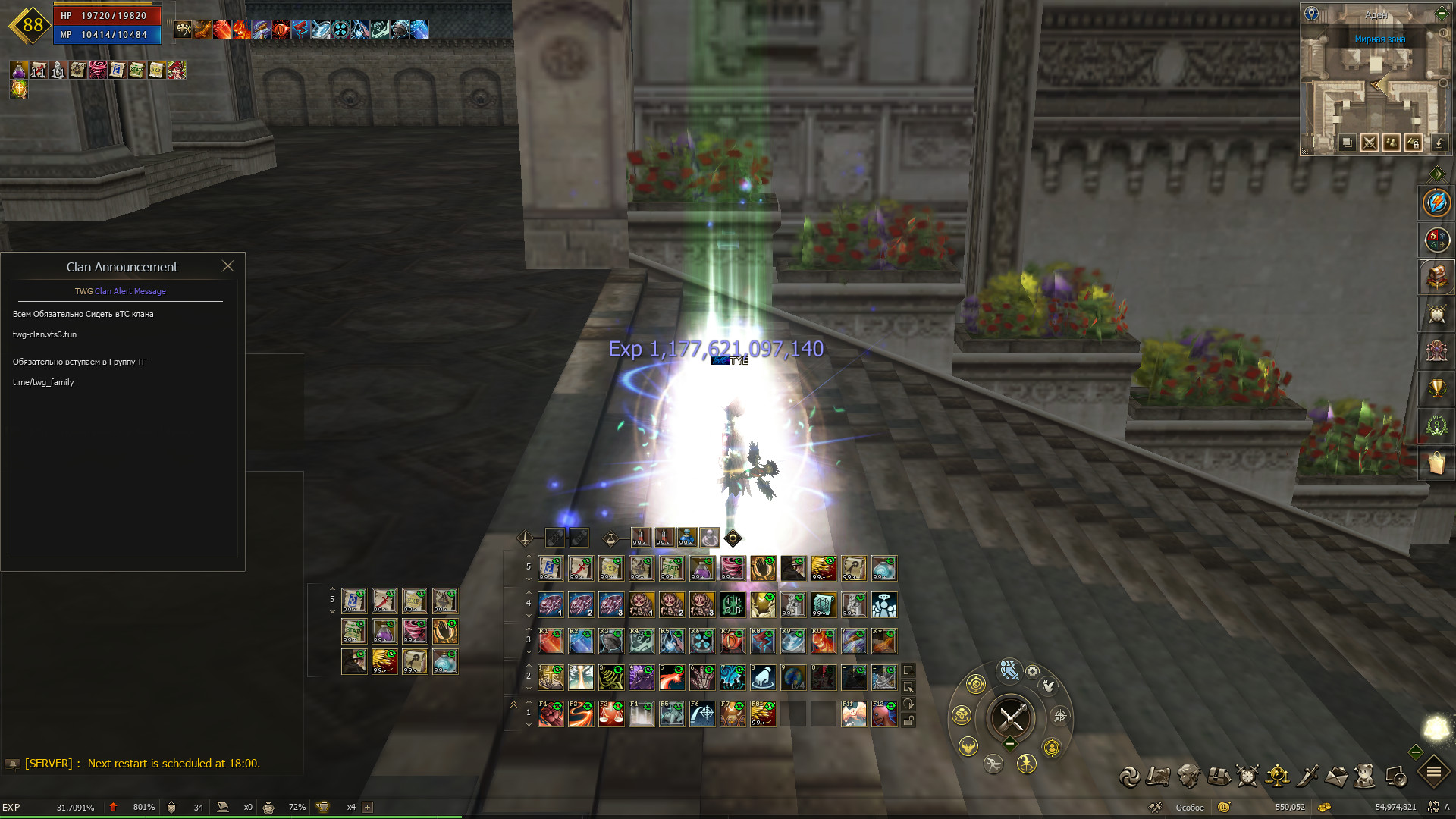This screenshot has width=1456, height=819.
Task: Use the F6 crosshair target skill
Action: (x=702, y=714)
